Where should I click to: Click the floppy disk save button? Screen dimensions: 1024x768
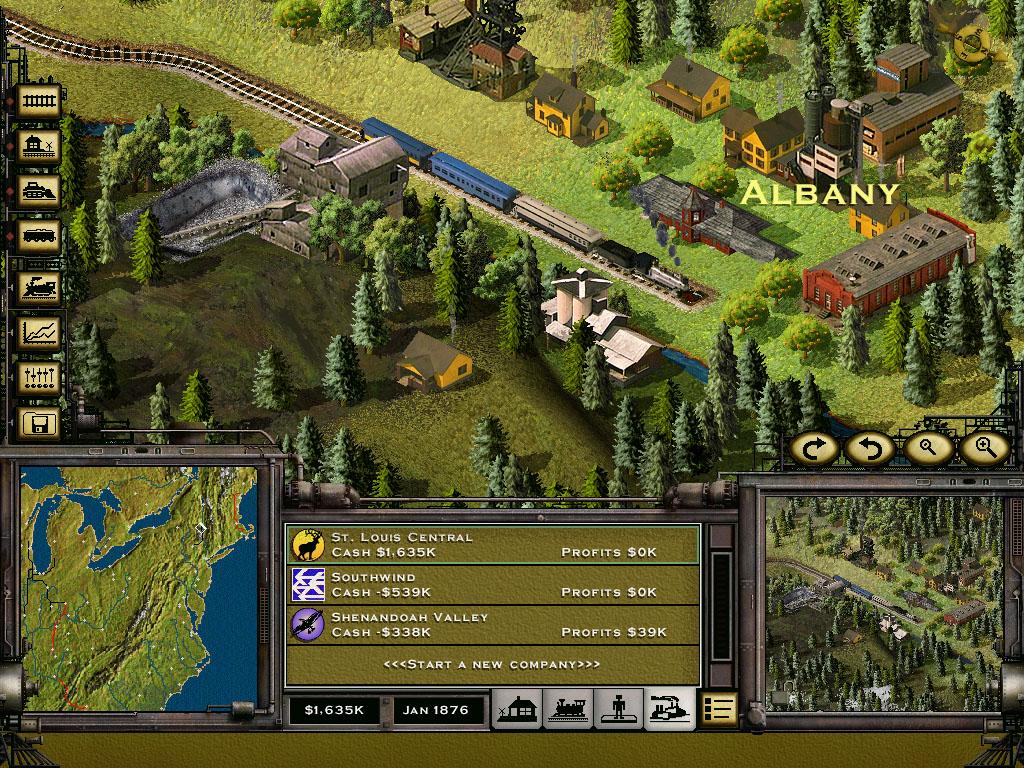click(40, 423)
